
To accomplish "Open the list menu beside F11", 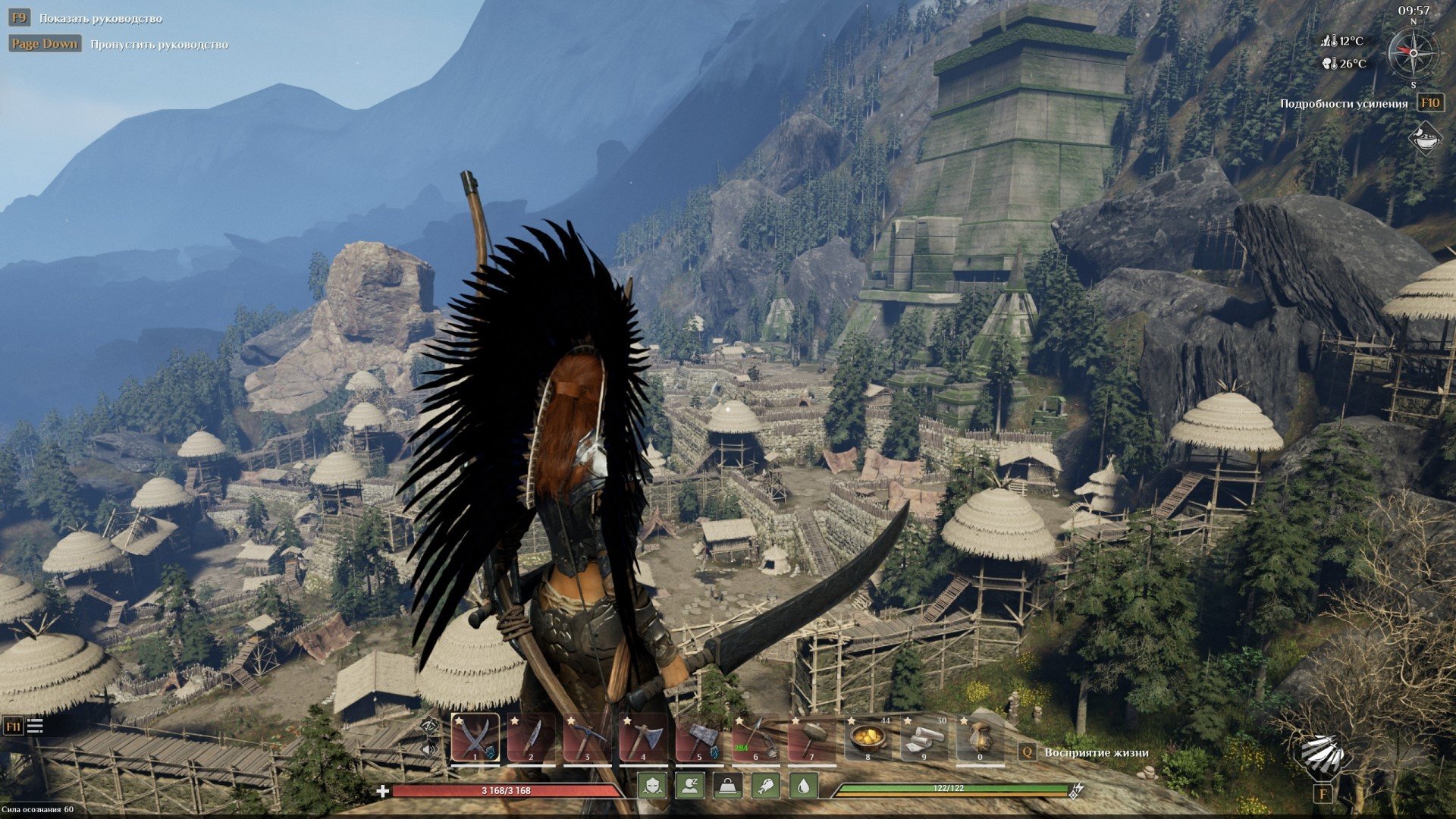I will coord(35,726).
